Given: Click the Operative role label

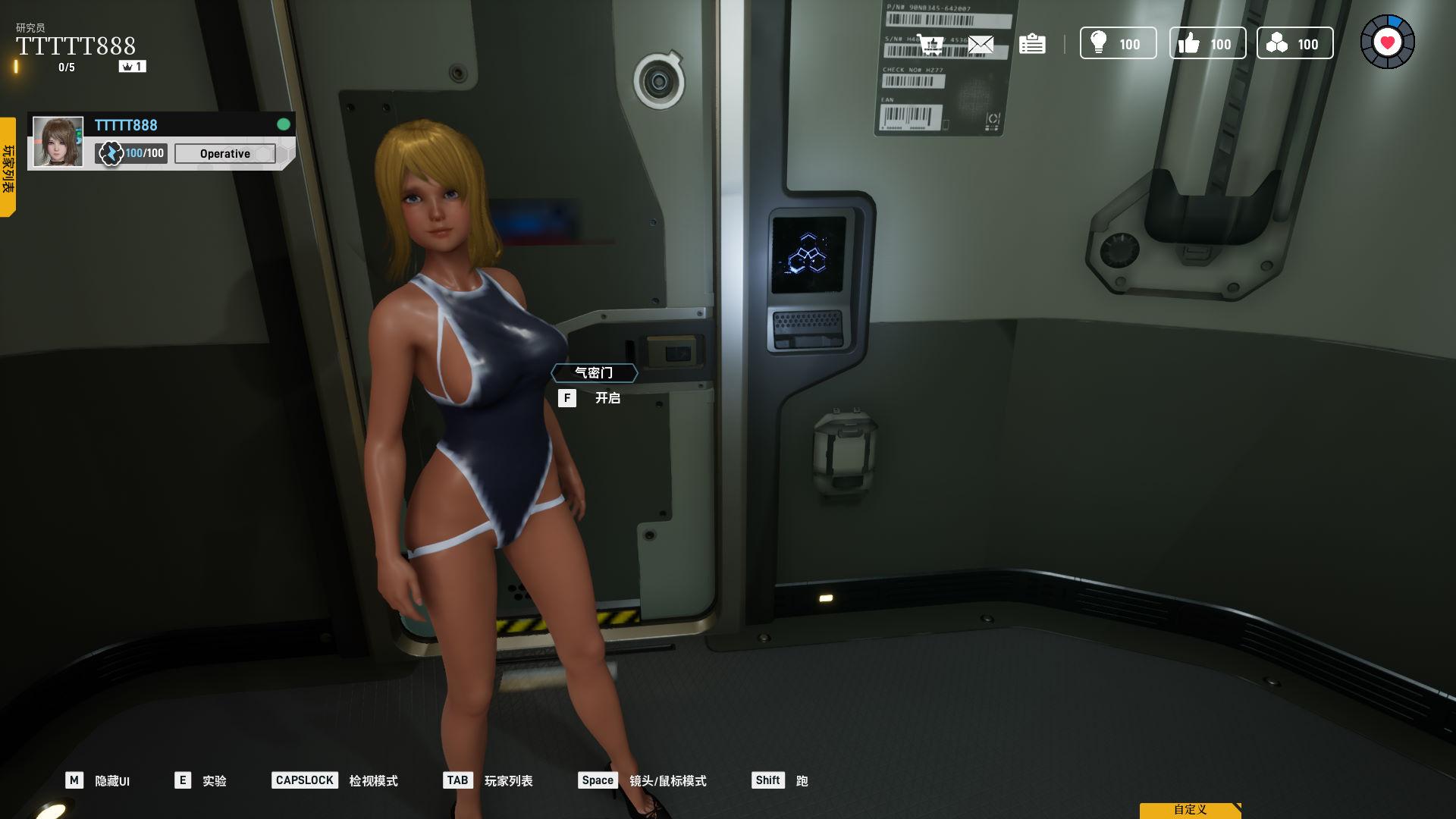Looking at the screenshot, I should click(224, 154).
